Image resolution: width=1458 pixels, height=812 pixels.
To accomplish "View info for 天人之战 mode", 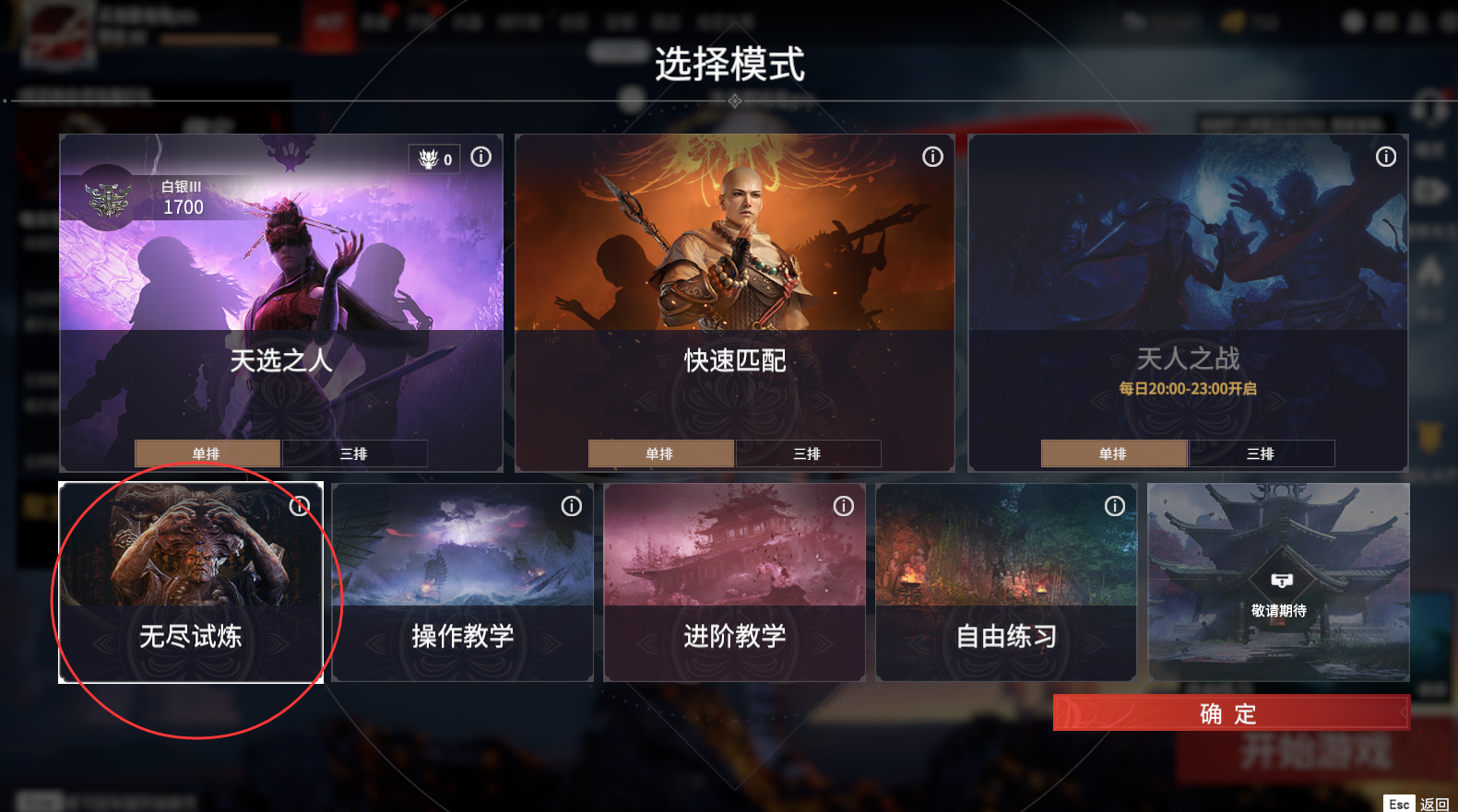I will click(1385, 157).
